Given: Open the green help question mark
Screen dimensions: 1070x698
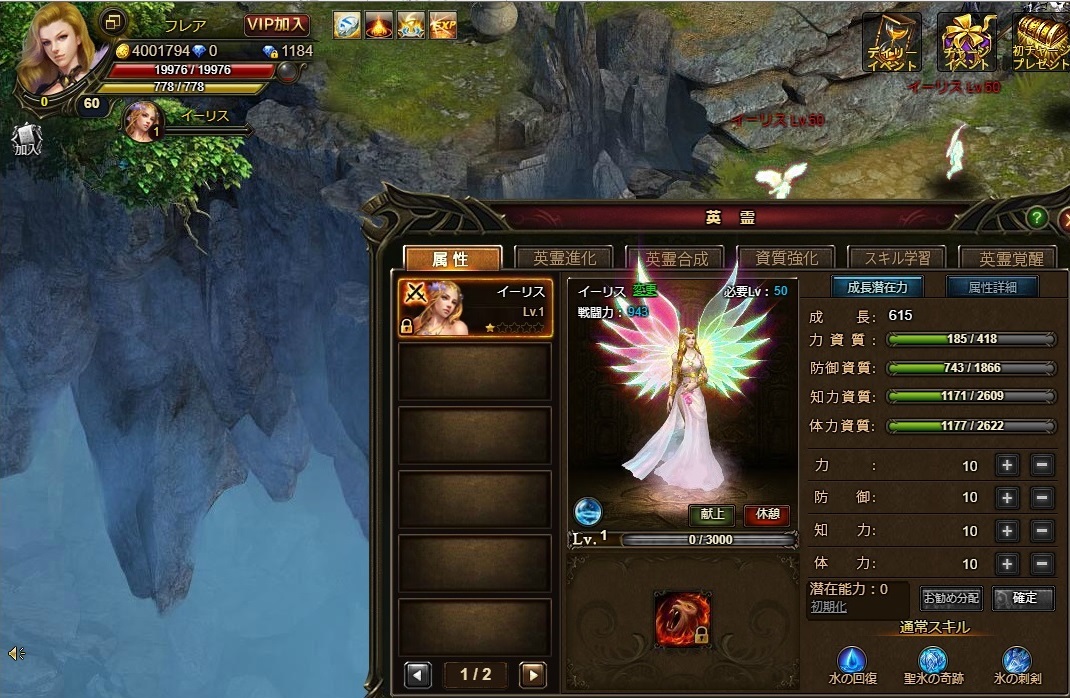Looking at the screenshot, I should (x=1037, y=217).
